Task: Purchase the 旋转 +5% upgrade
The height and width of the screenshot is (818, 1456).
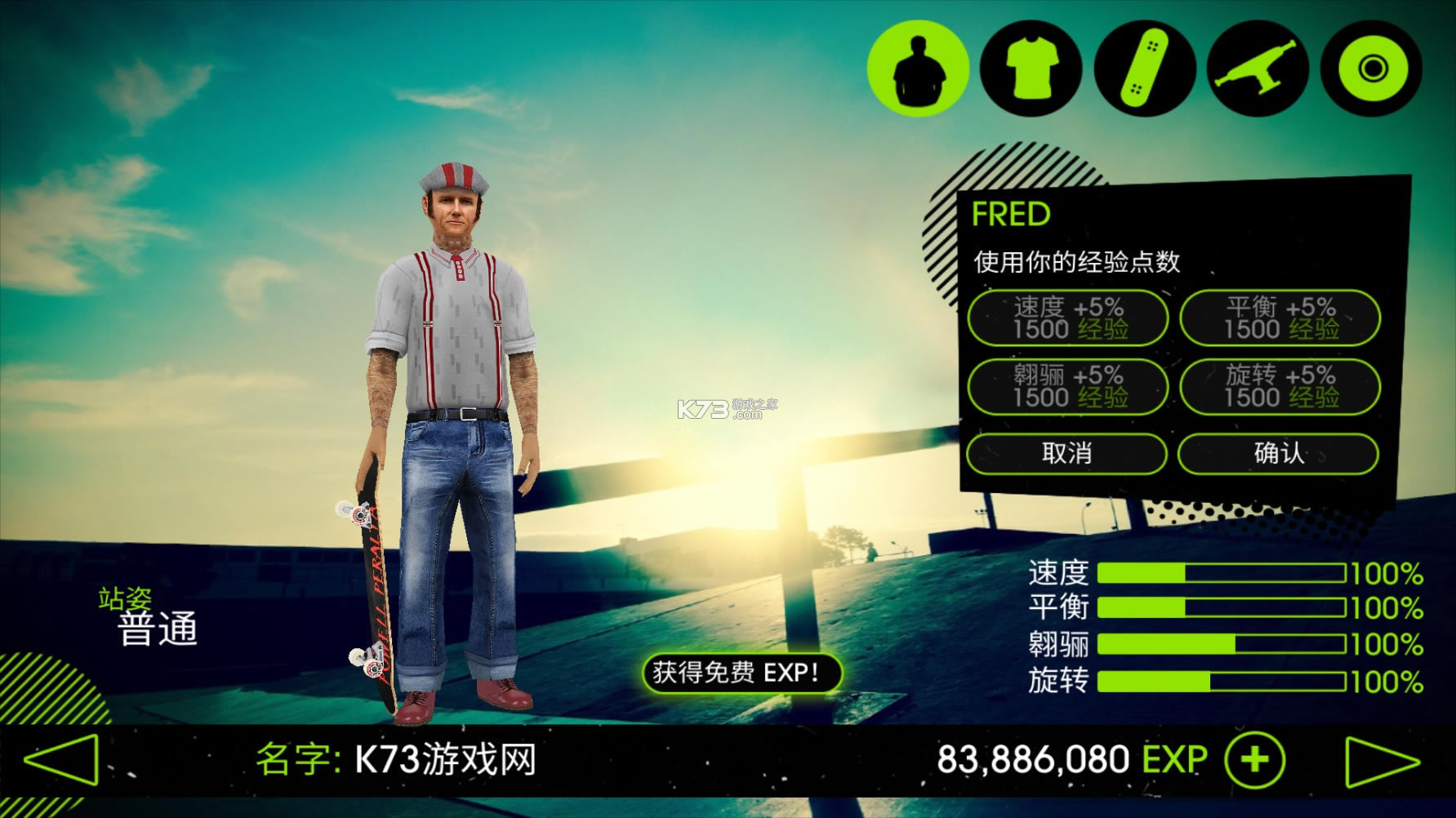Action: (1280, 387)
